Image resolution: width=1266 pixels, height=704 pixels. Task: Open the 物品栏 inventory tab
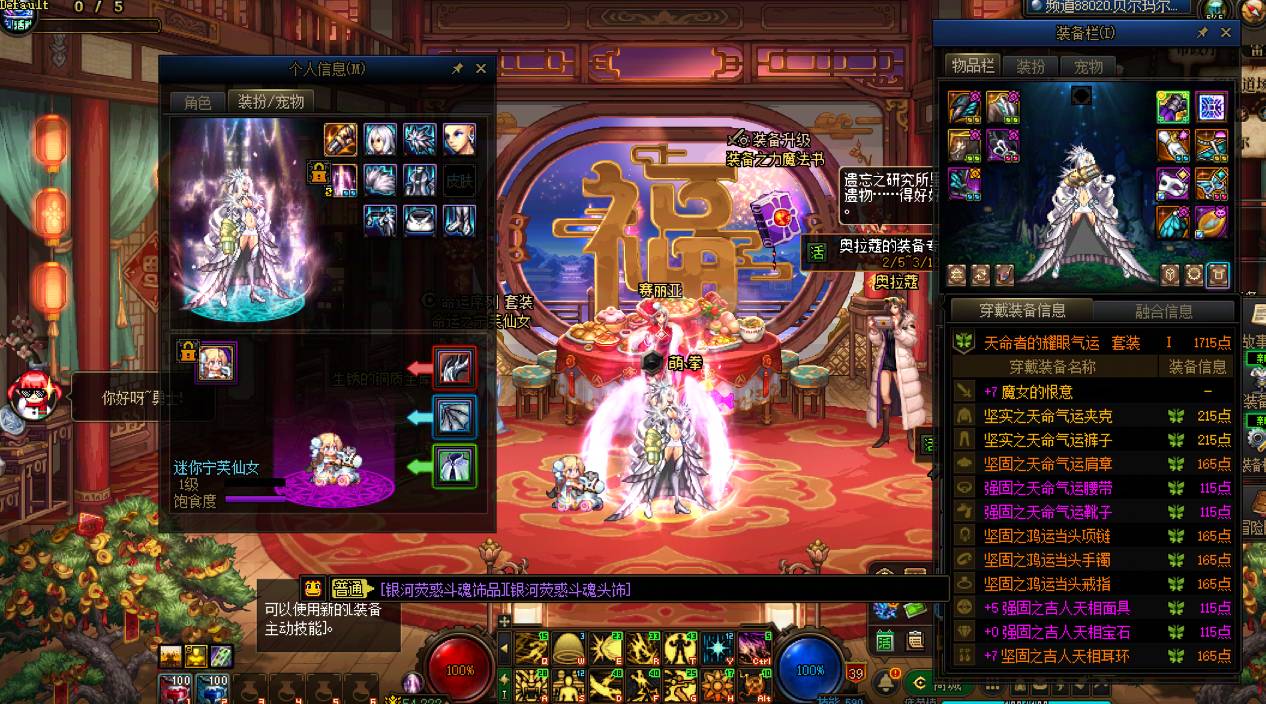click(x=973, y=66)
